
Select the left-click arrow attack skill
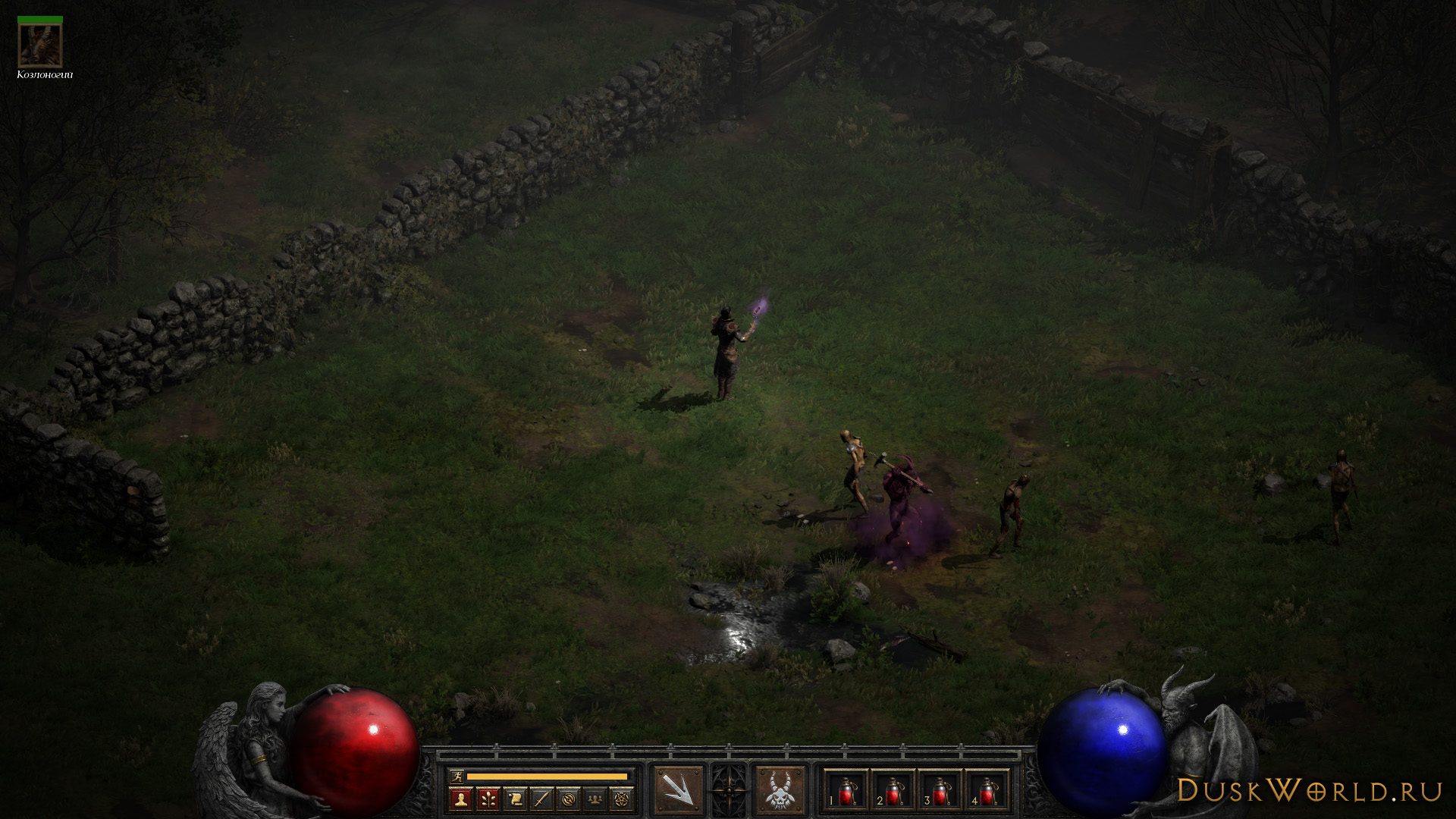pos(678,790)
